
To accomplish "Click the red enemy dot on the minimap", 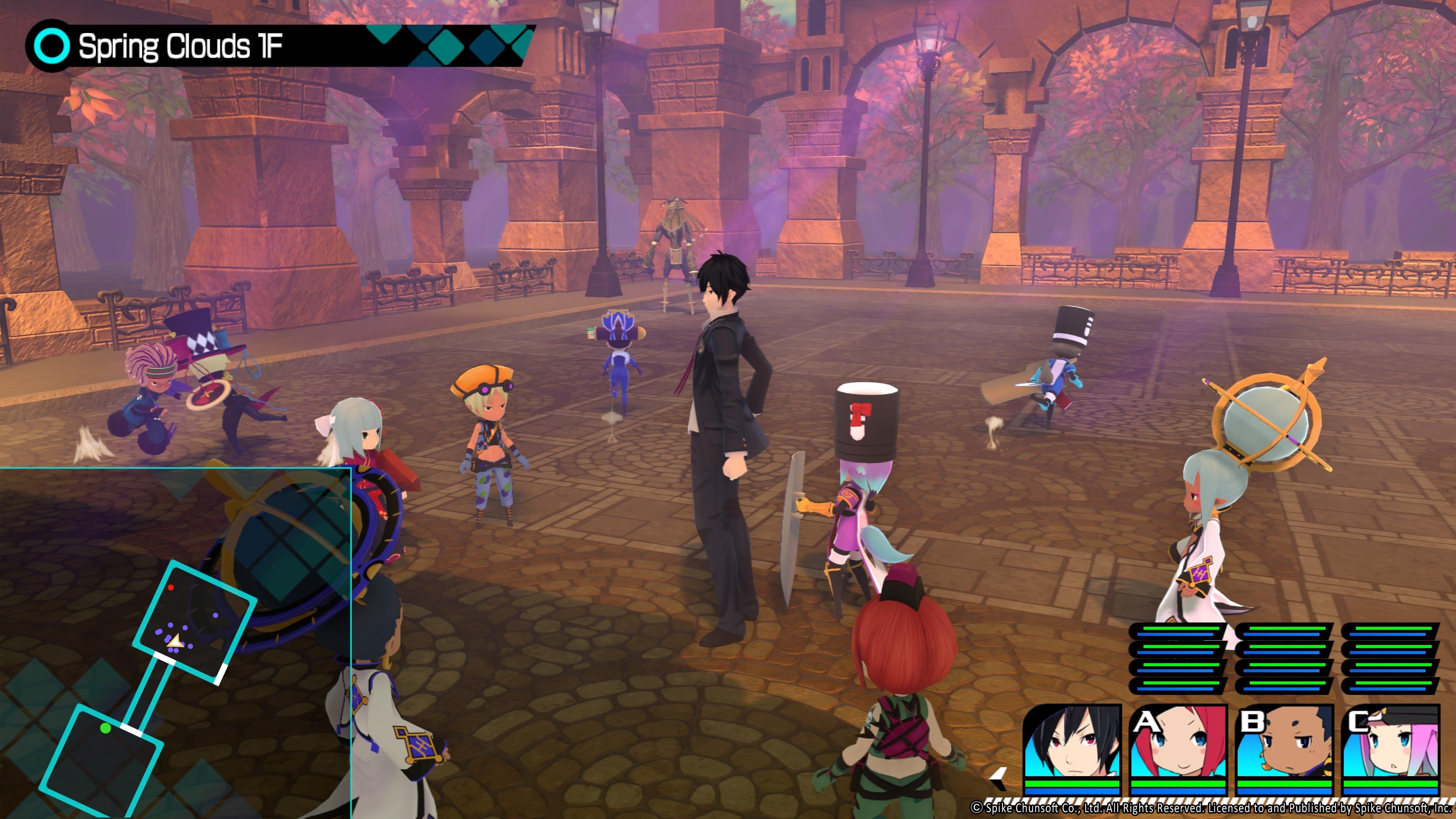I will [x=171, y=588].
